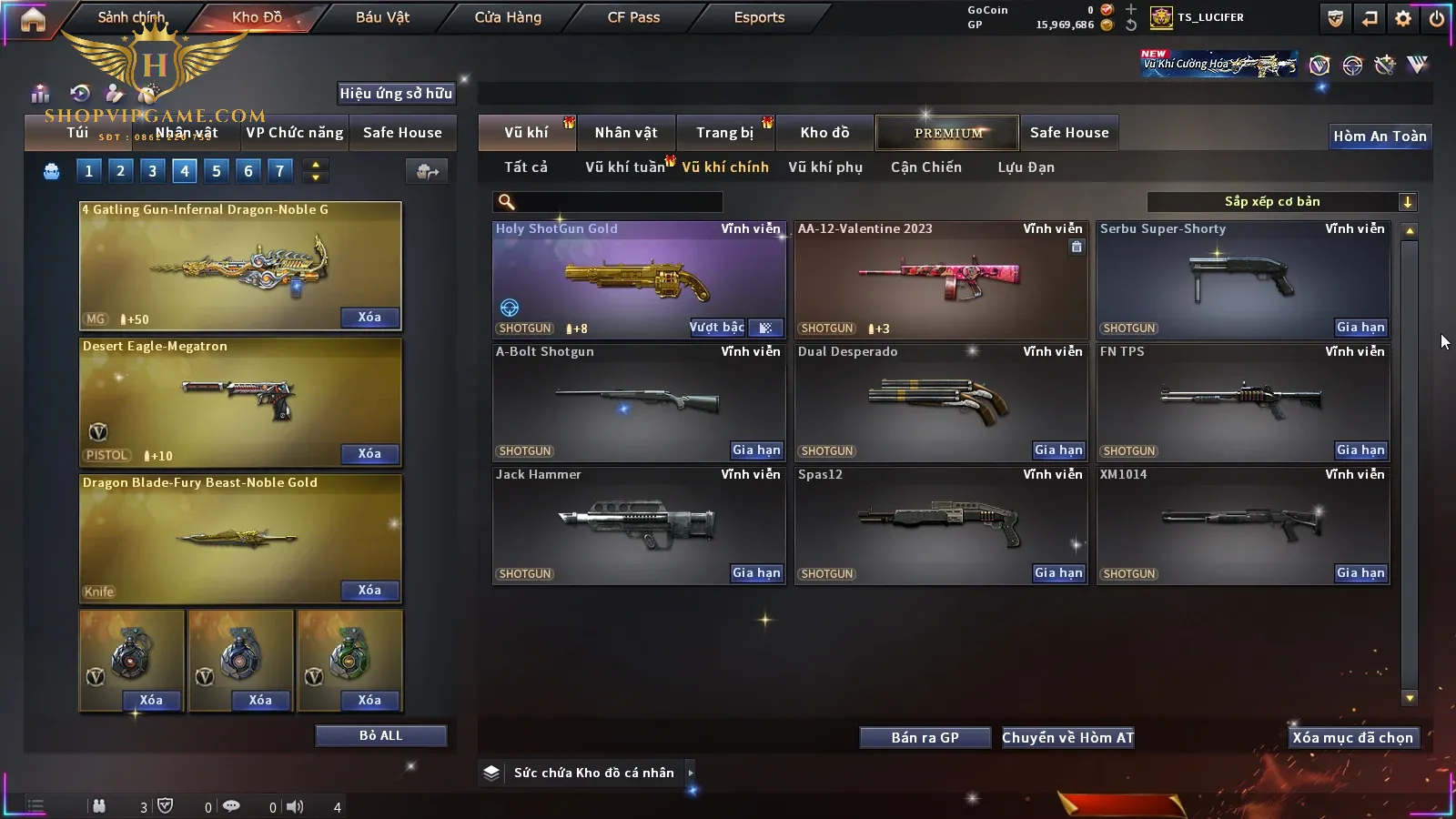Select the Holy ShotGun Gold item
Screen dimensions: 1456x819
point(638,279)
